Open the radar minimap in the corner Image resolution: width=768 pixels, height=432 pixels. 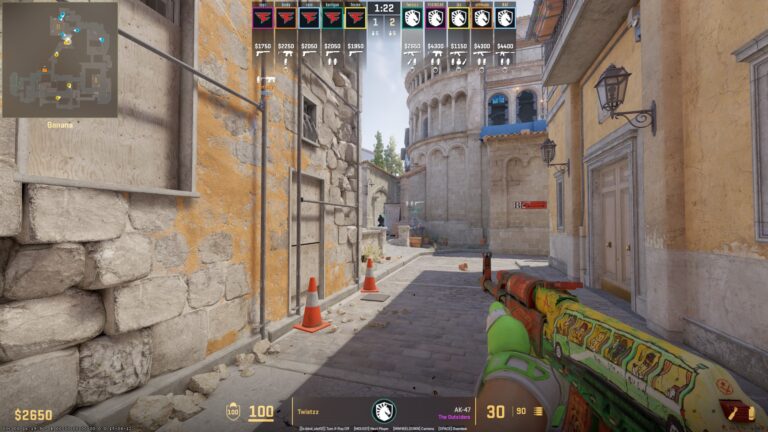[x=59, y=59]
